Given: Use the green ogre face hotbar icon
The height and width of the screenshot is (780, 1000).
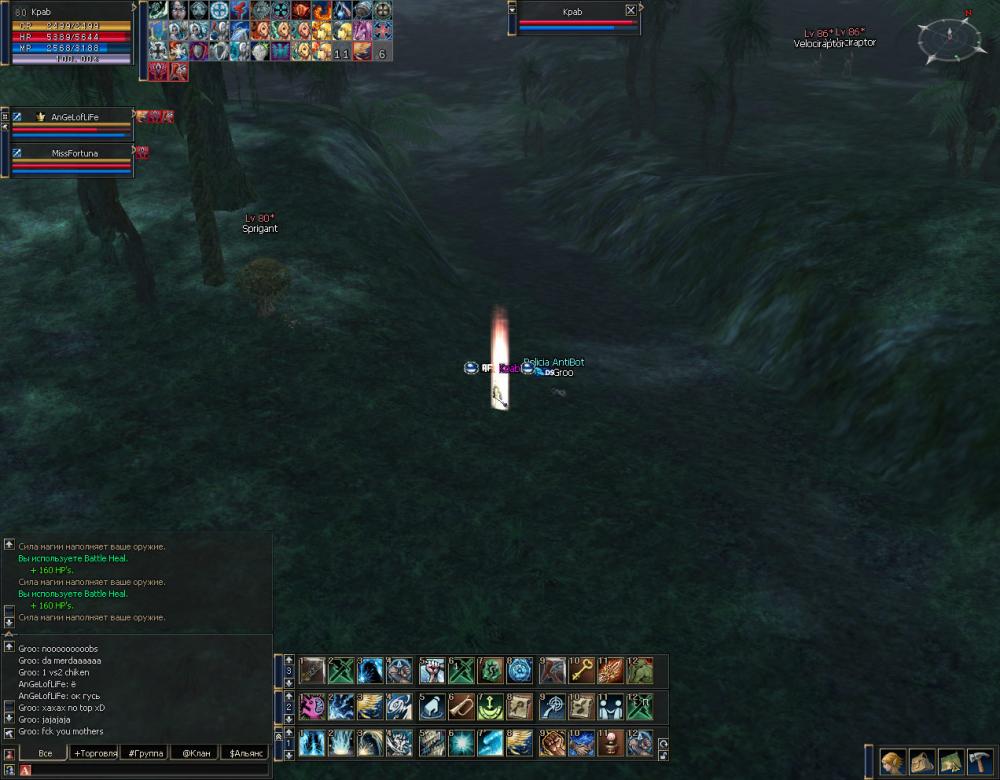Looking at the screenshot, I should [640, 670].
